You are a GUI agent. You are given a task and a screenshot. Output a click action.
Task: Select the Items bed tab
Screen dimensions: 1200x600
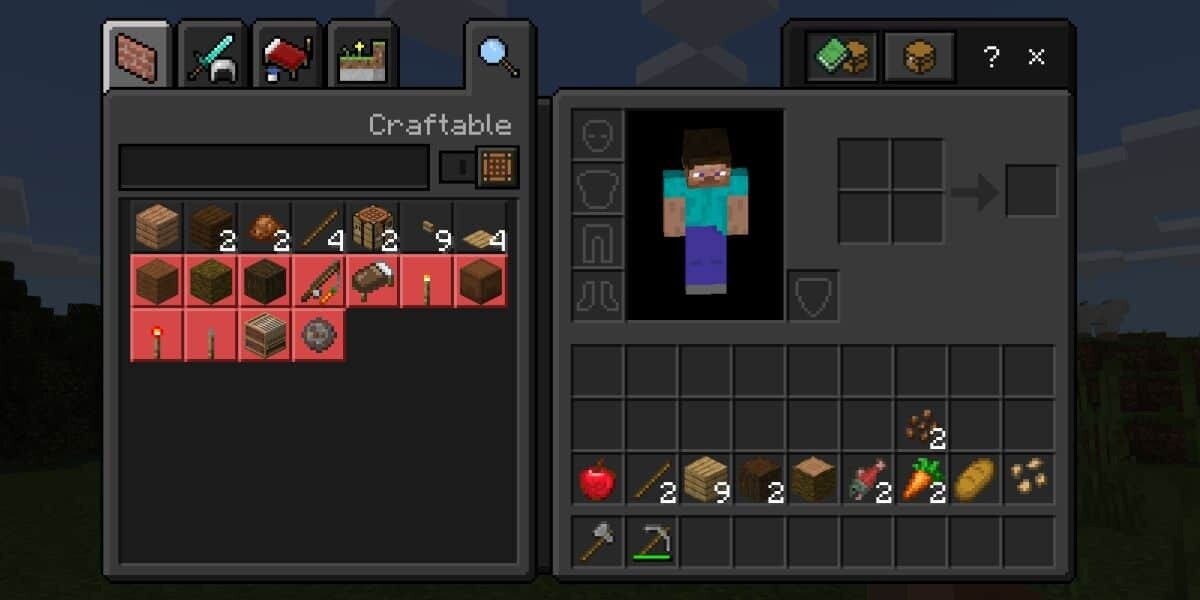pos(287,58)
